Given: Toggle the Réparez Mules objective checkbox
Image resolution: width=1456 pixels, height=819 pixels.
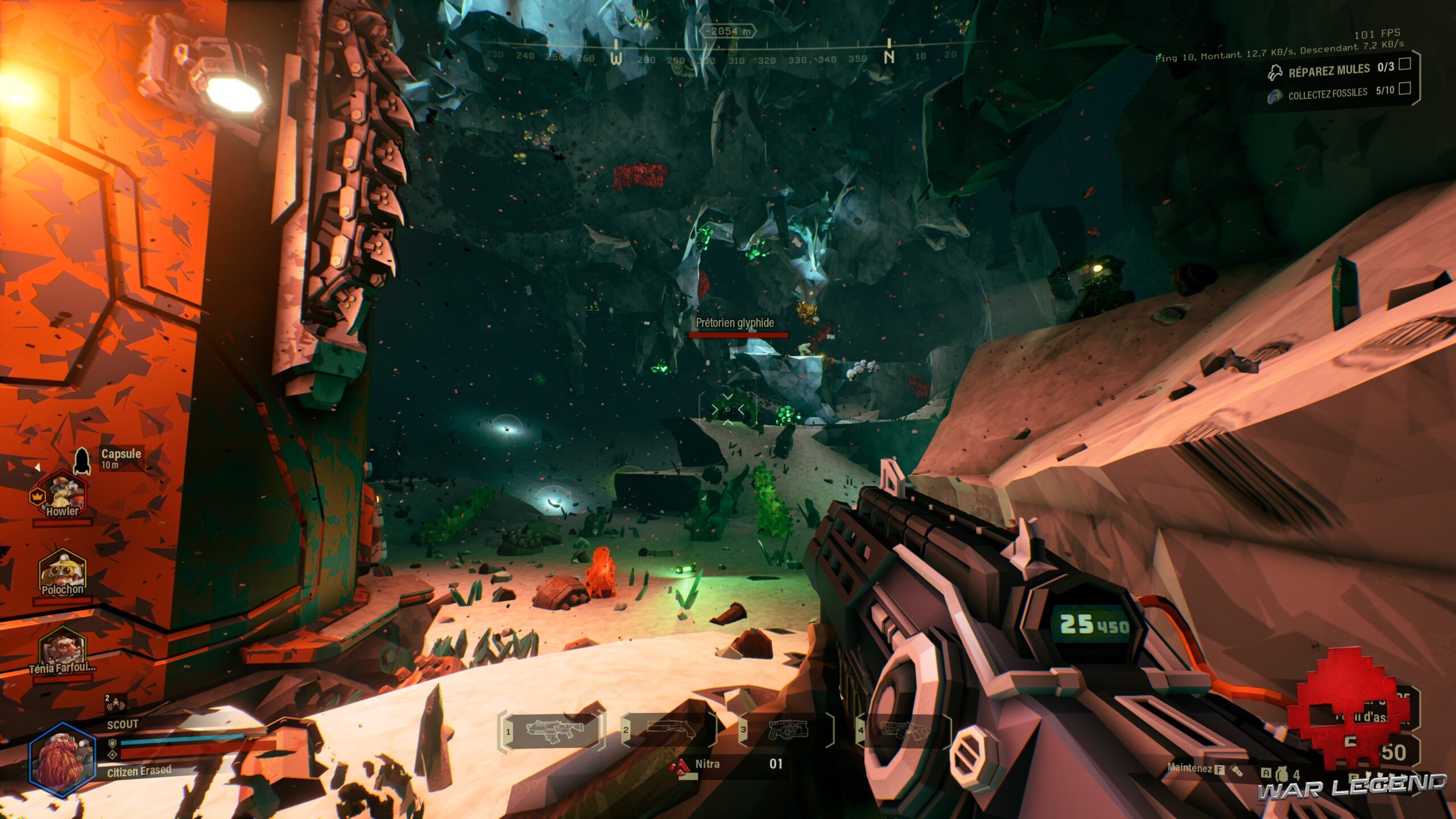Looking at the screenshot, I should coord(1404,64).
